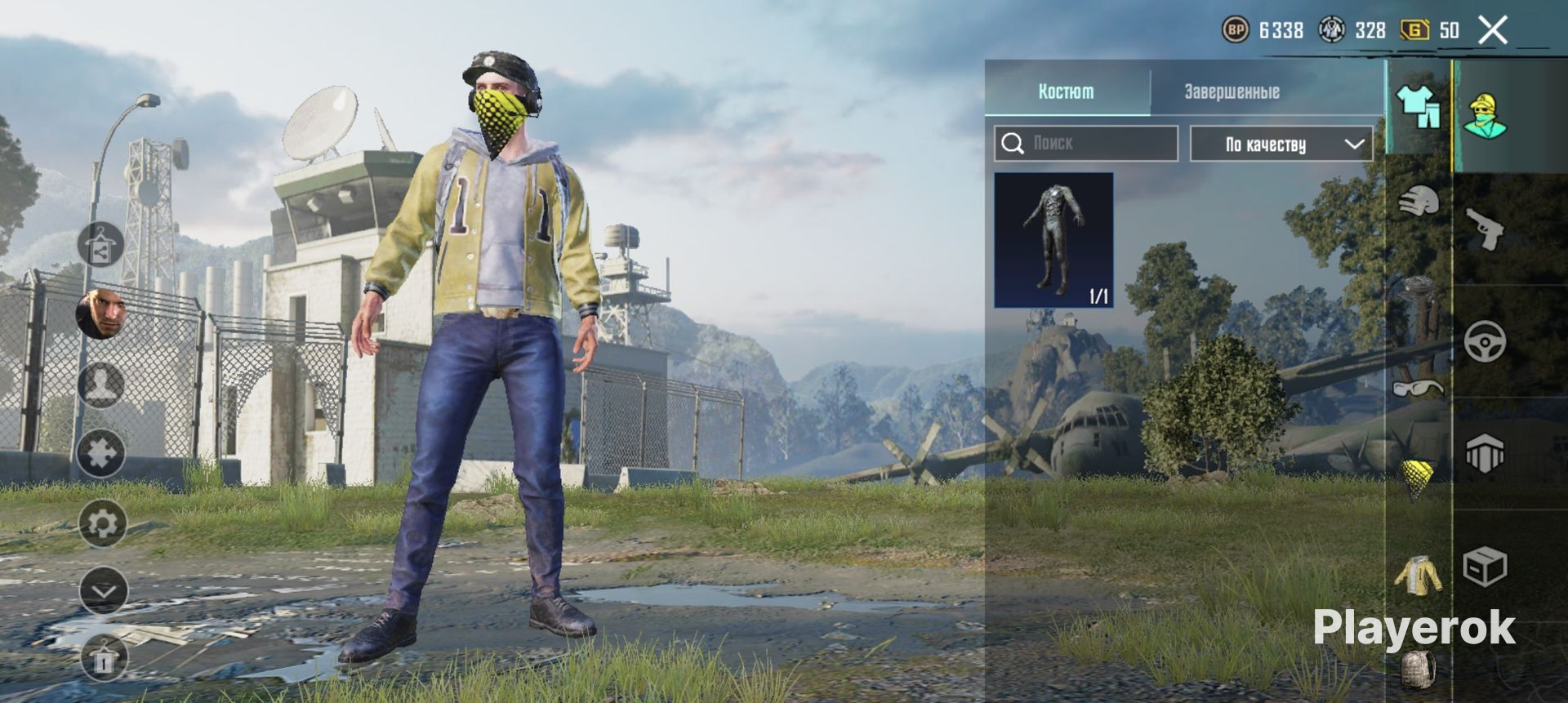The image size is (1568, 703).
Task: Open the parachute category icon
Action: tap(1485, 453)
